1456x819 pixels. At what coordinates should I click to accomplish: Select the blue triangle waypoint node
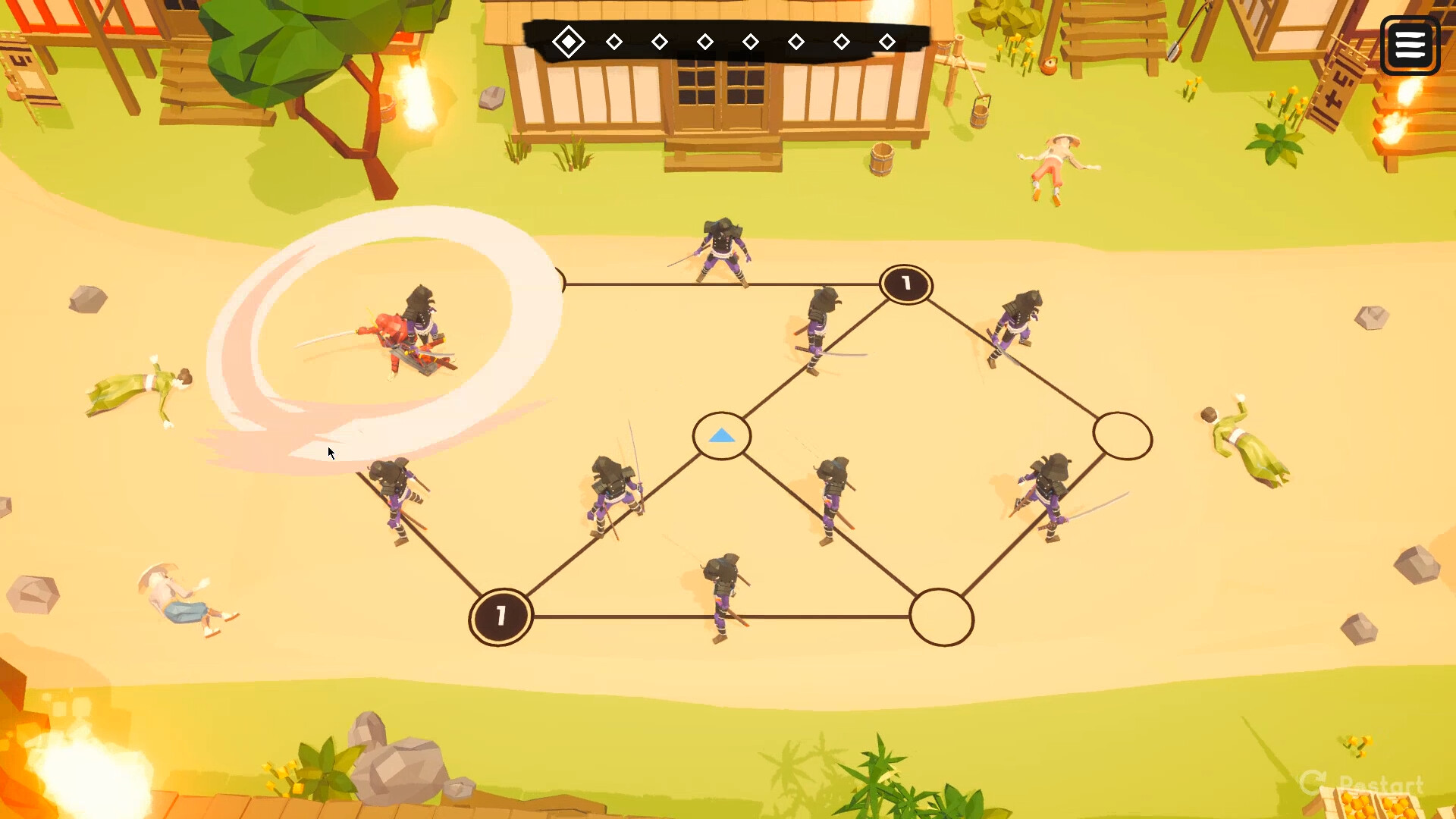point(721,436)
